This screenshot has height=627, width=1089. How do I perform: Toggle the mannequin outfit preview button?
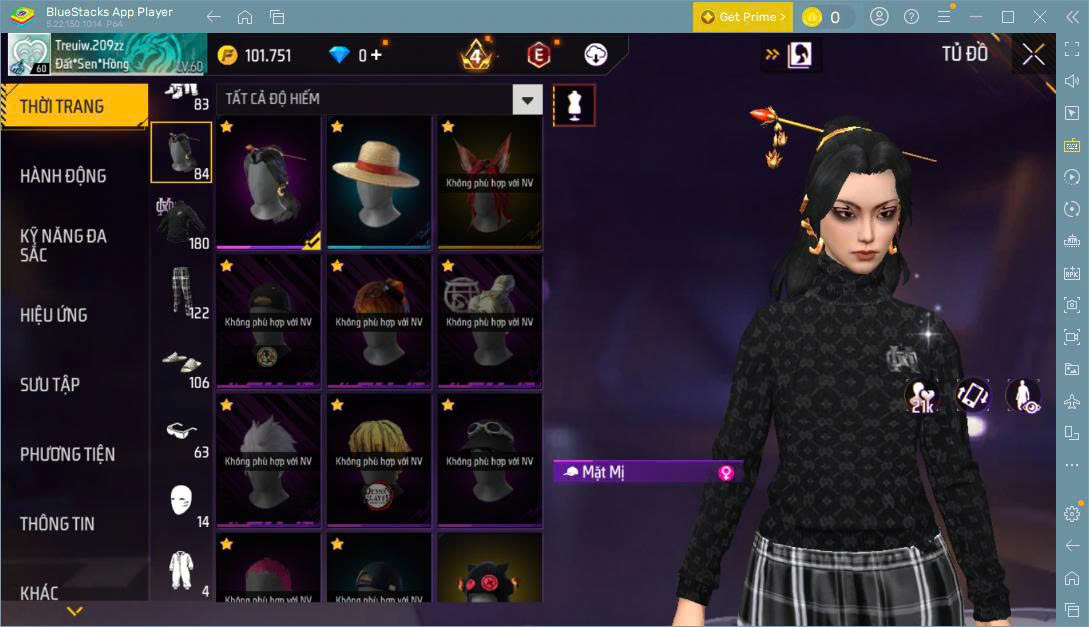pos(574,105)
